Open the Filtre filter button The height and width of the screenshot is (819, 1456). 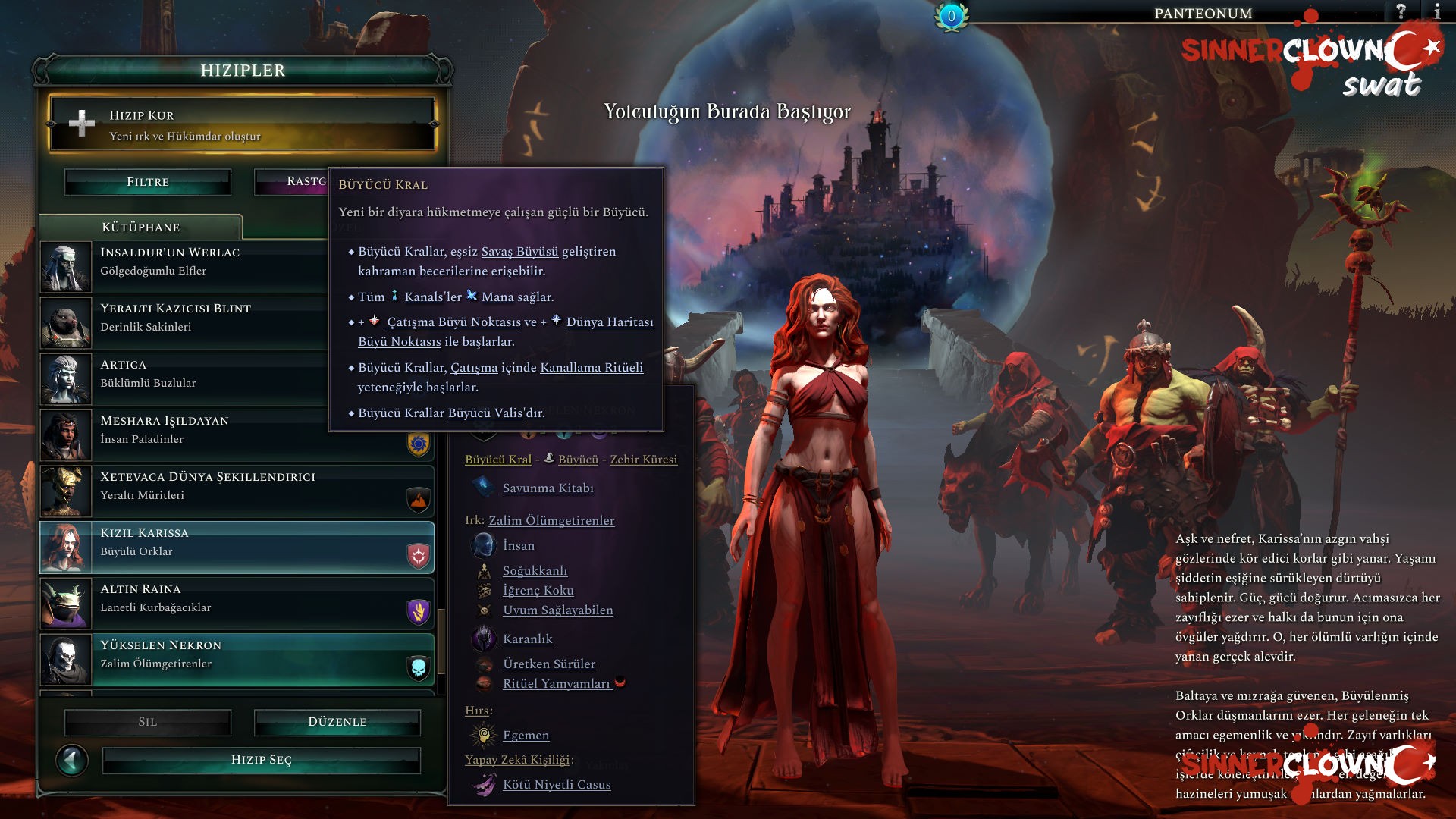[x=148, y=182]
